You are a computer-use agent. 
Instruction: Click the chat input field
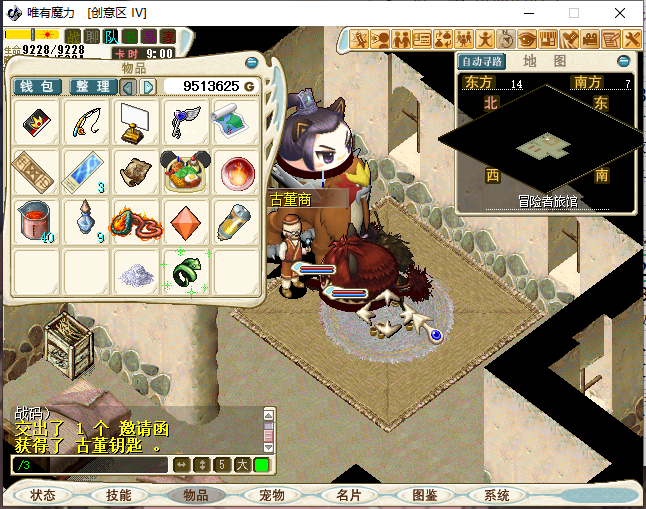(x=90, y=465)
